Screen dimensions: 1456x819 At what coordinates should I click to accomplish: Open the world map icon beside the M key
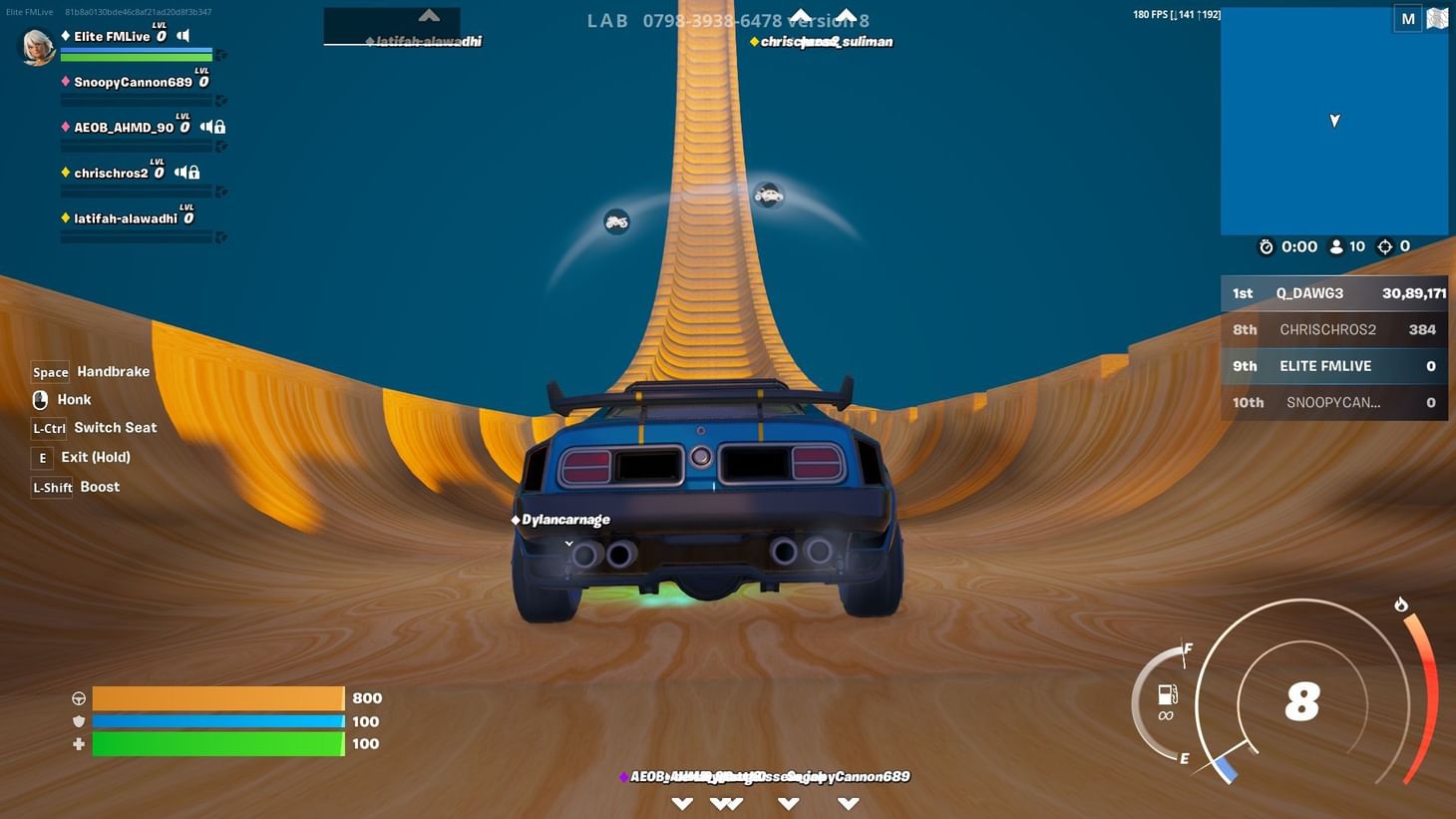1436,17
